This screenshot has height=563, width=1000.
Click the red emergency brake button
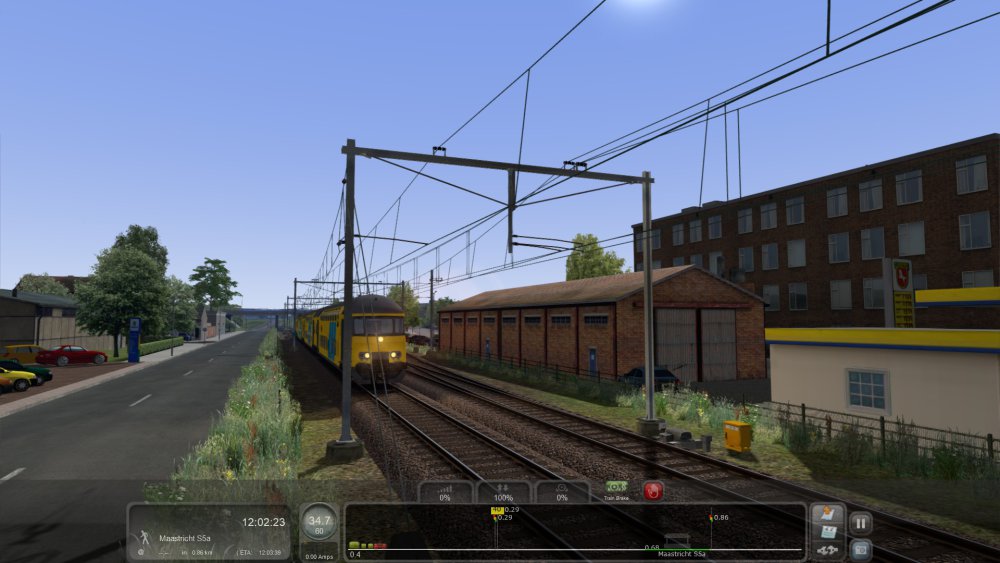(653, 491)
